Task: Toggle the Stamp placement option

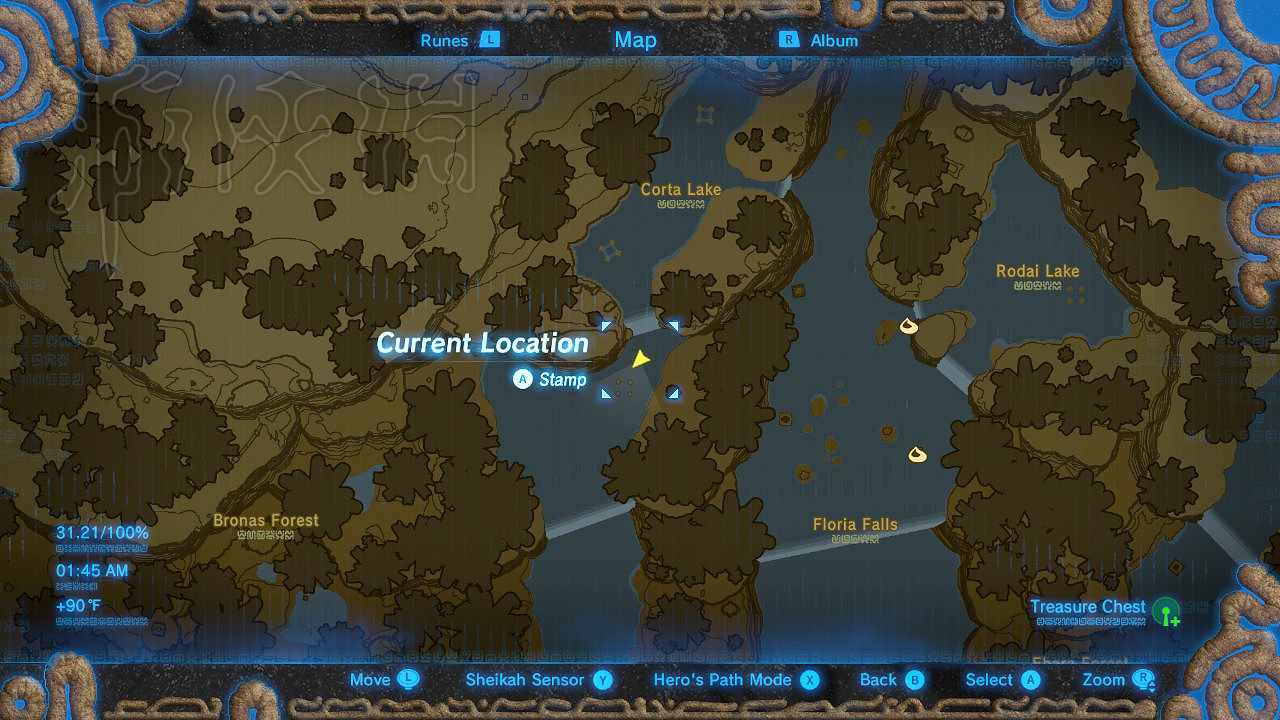Action: 548,379
